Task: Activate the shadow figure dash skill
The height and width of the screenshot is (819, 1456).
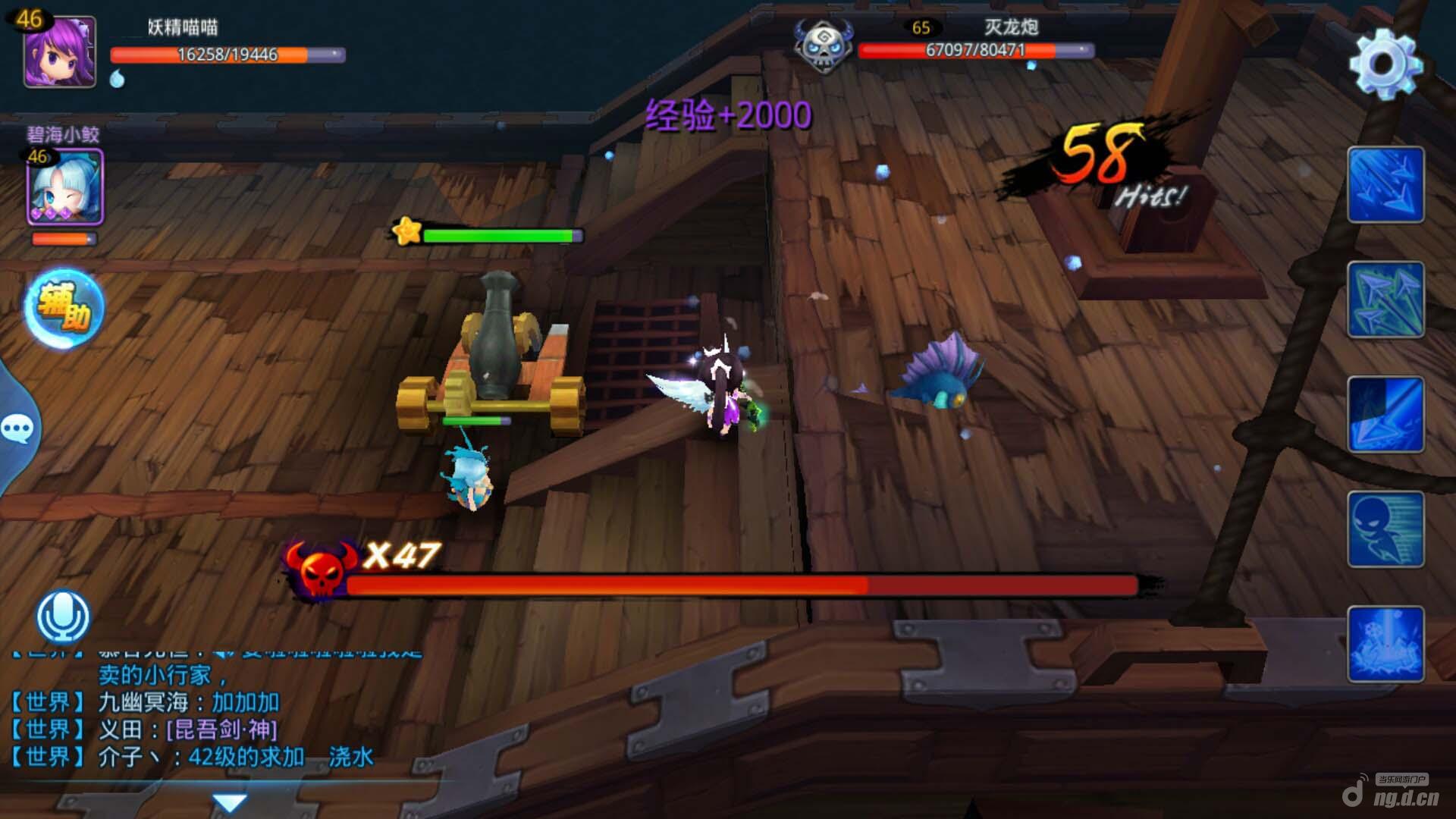Action: pos(1385,529)
